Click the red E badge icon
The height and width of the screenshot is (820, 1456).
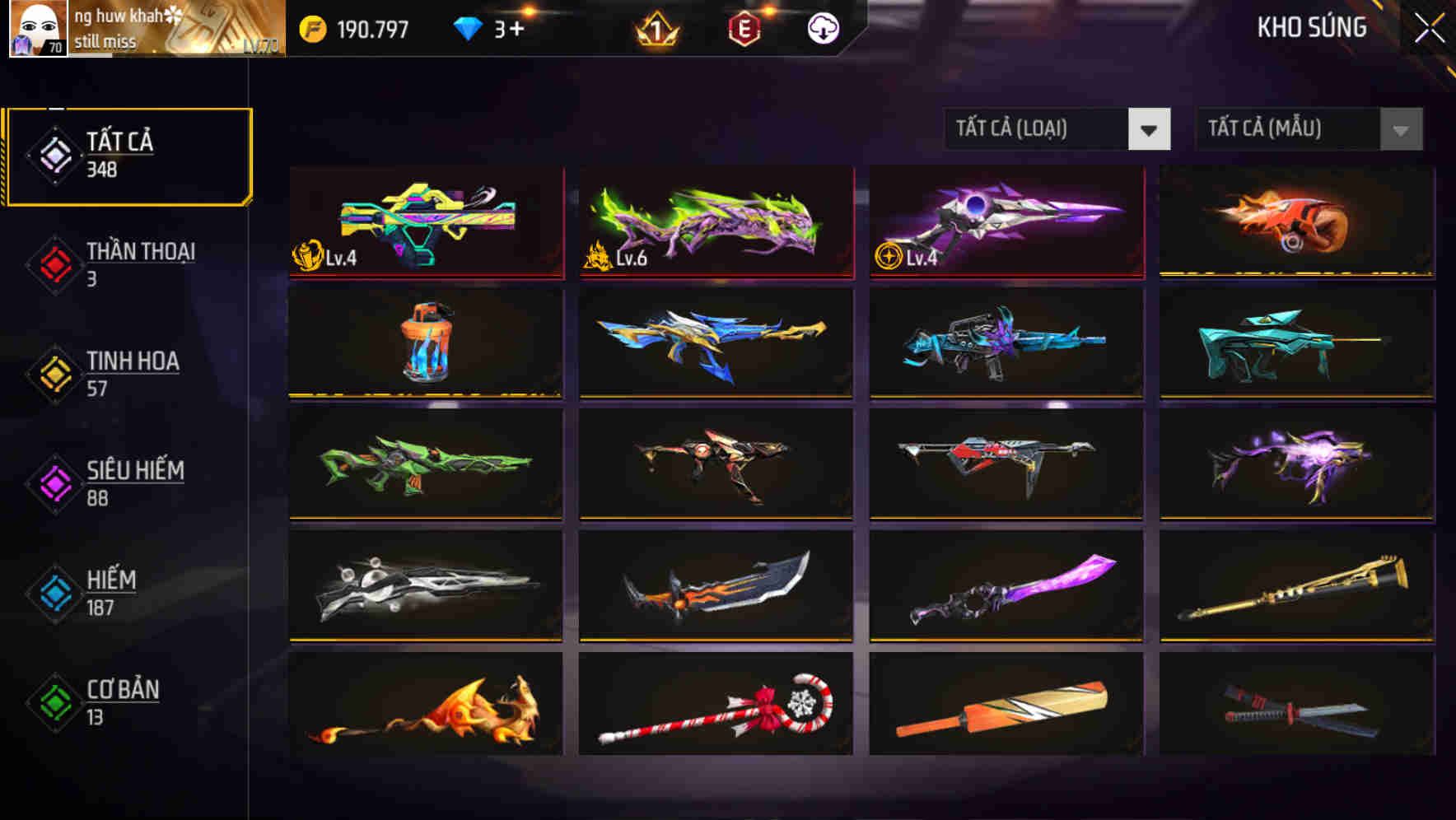point(745,27)
